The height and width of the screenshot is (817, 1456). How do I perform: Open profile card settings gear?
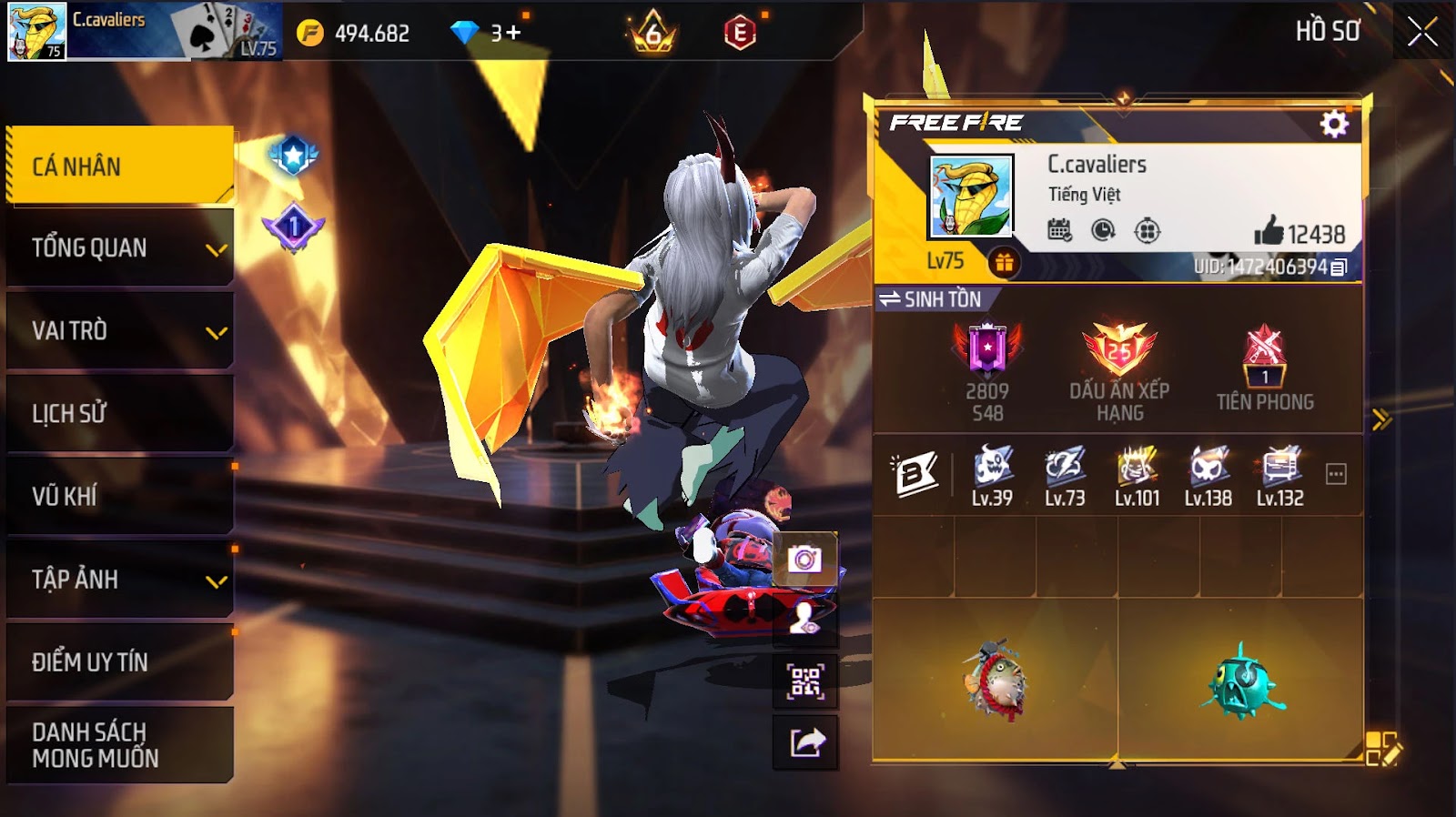click(x=1334, y=124)
